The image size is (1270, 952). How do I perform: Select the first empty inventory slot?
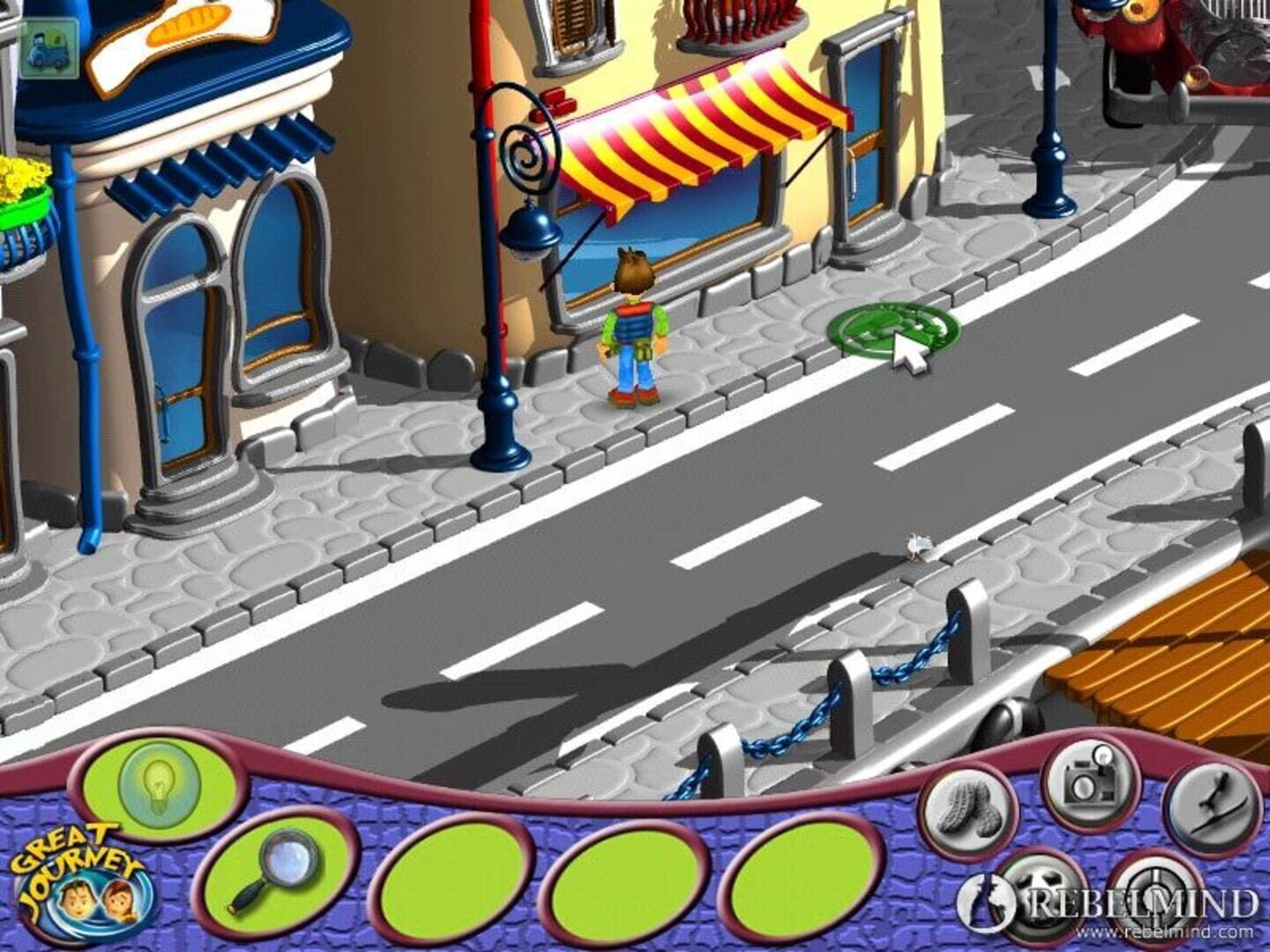[x=450, y=881]
